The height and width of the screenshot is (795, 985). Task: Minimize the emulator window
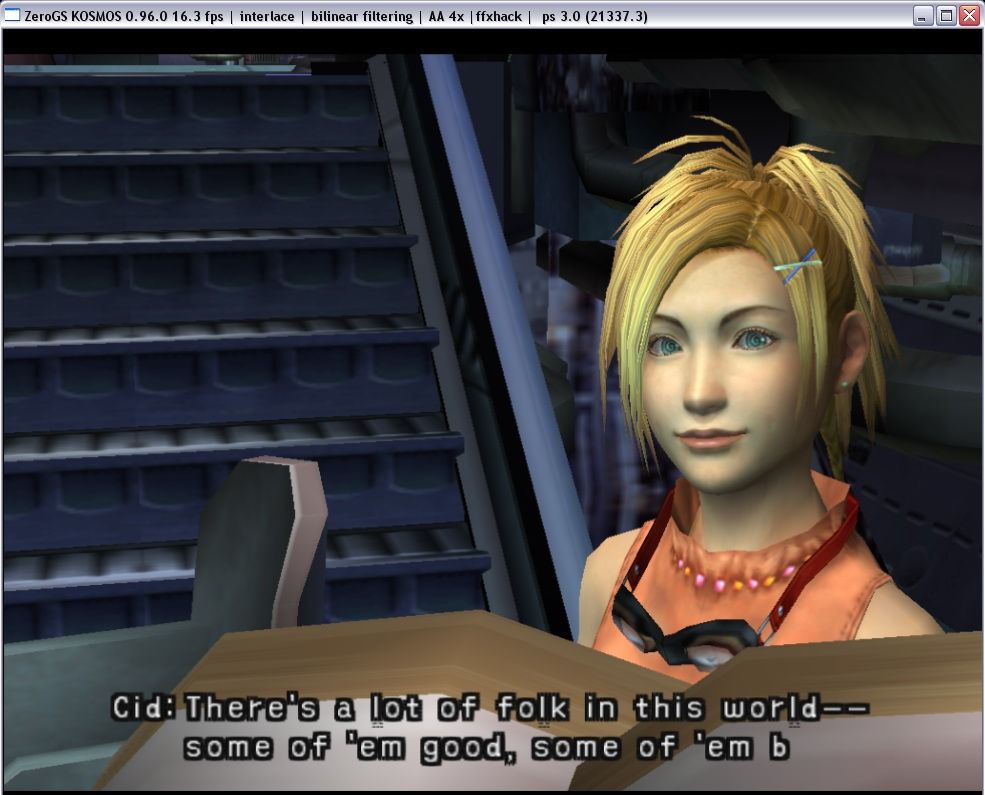924,15
